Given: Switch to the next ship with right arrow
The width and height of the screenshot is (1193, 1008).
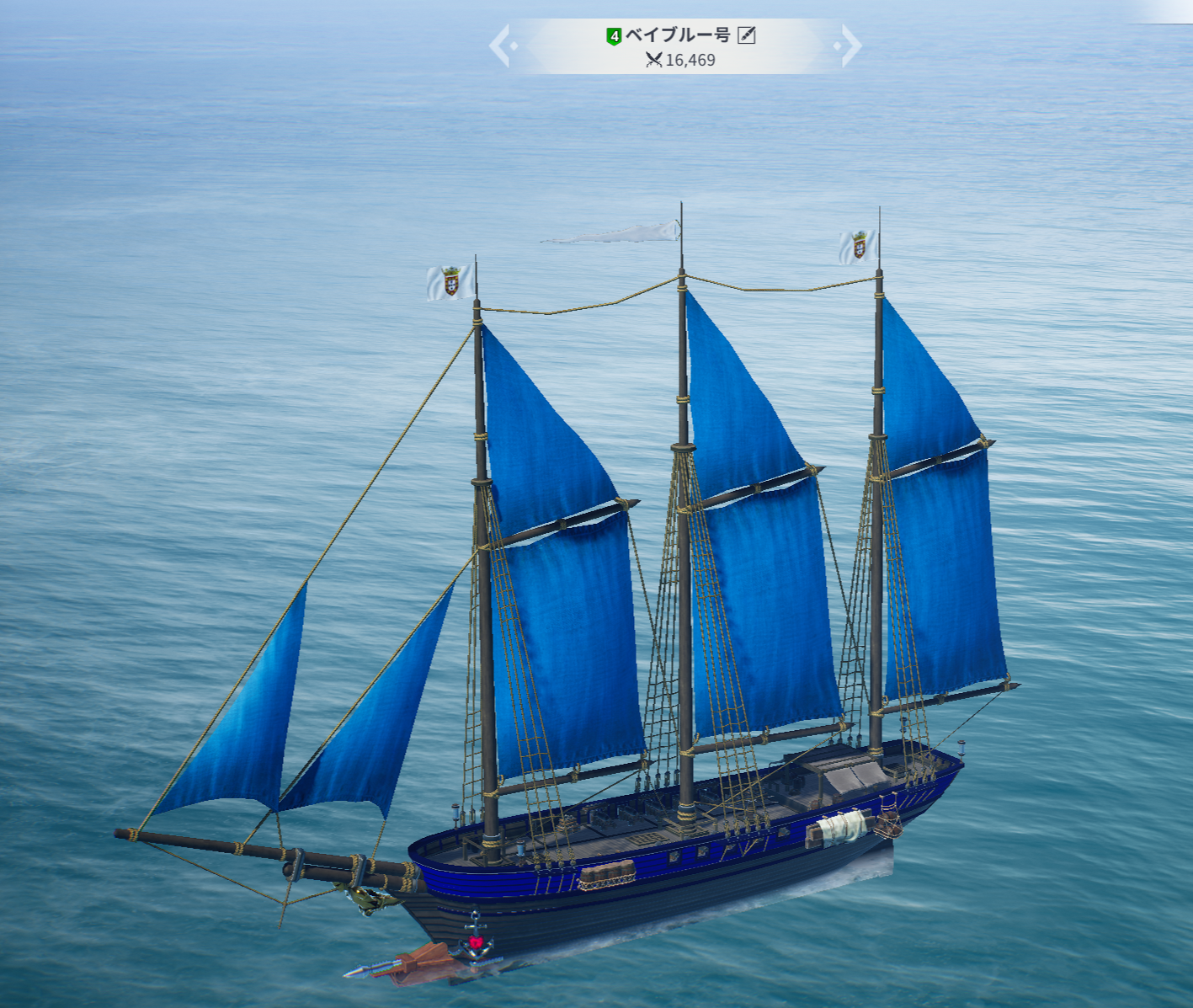Looking at the screenshot, I should tap(849, 45).
